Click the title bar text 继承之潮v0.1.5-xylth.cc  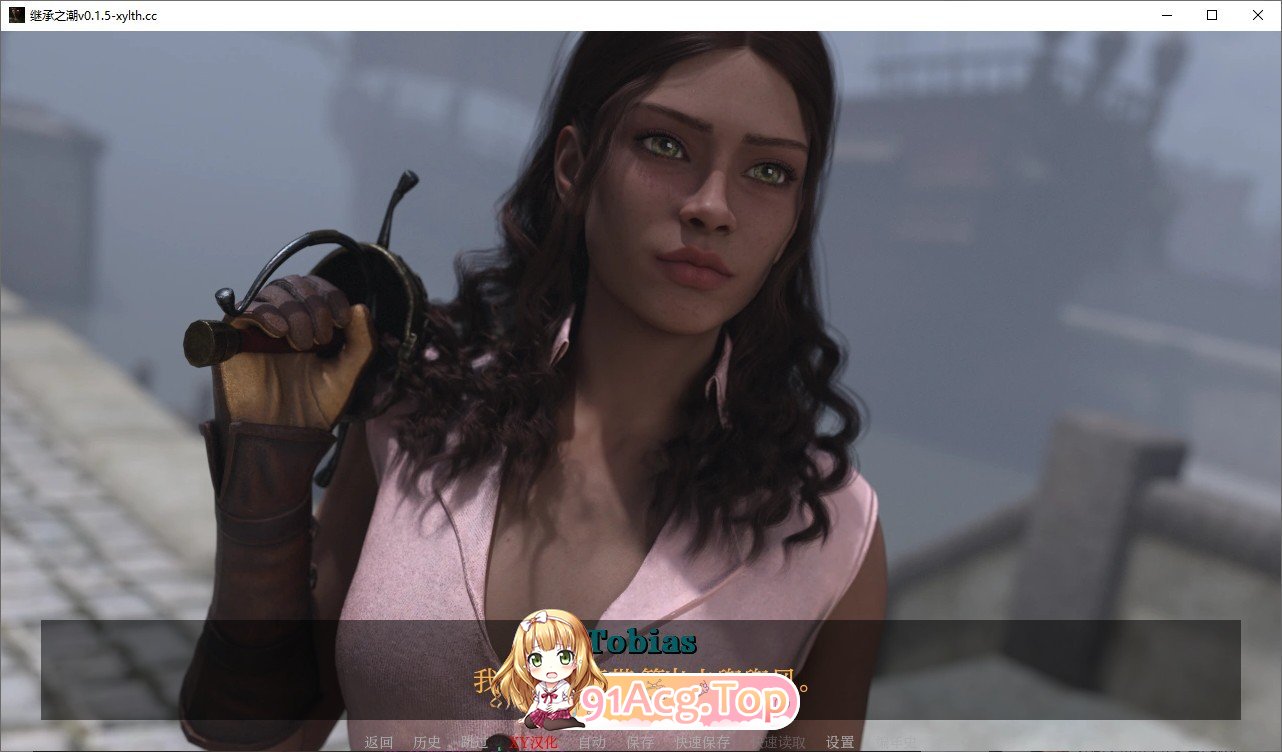(x=95, y=15)
